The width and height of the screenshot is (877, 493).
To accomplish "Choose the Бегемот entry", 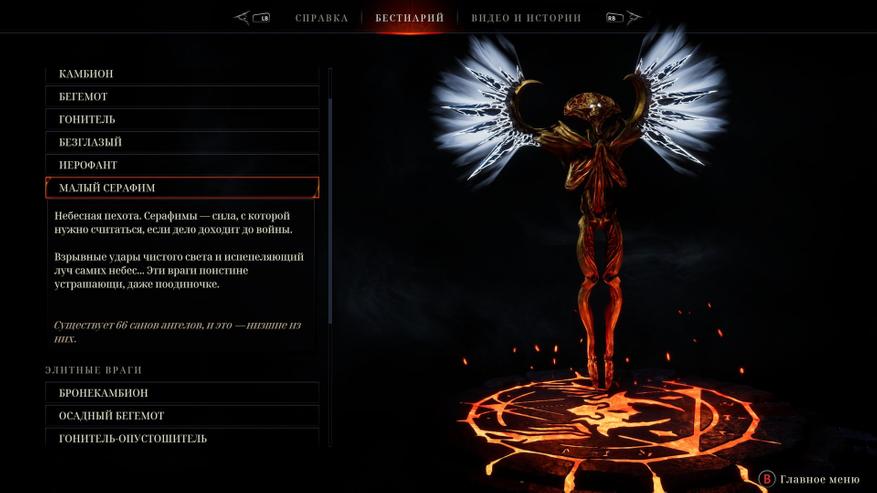I will tap(182, 97).
